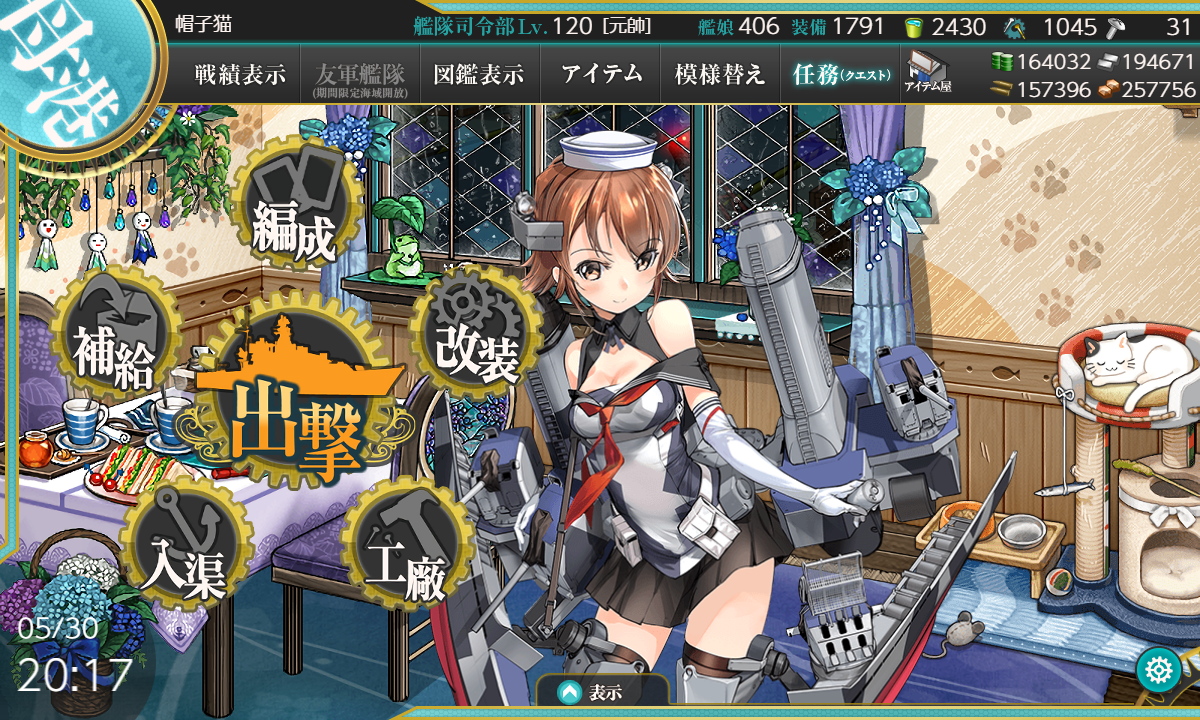1200x720 pixels.
Task: Open the gear settings icon
Action: click(x=1160, y=670)
